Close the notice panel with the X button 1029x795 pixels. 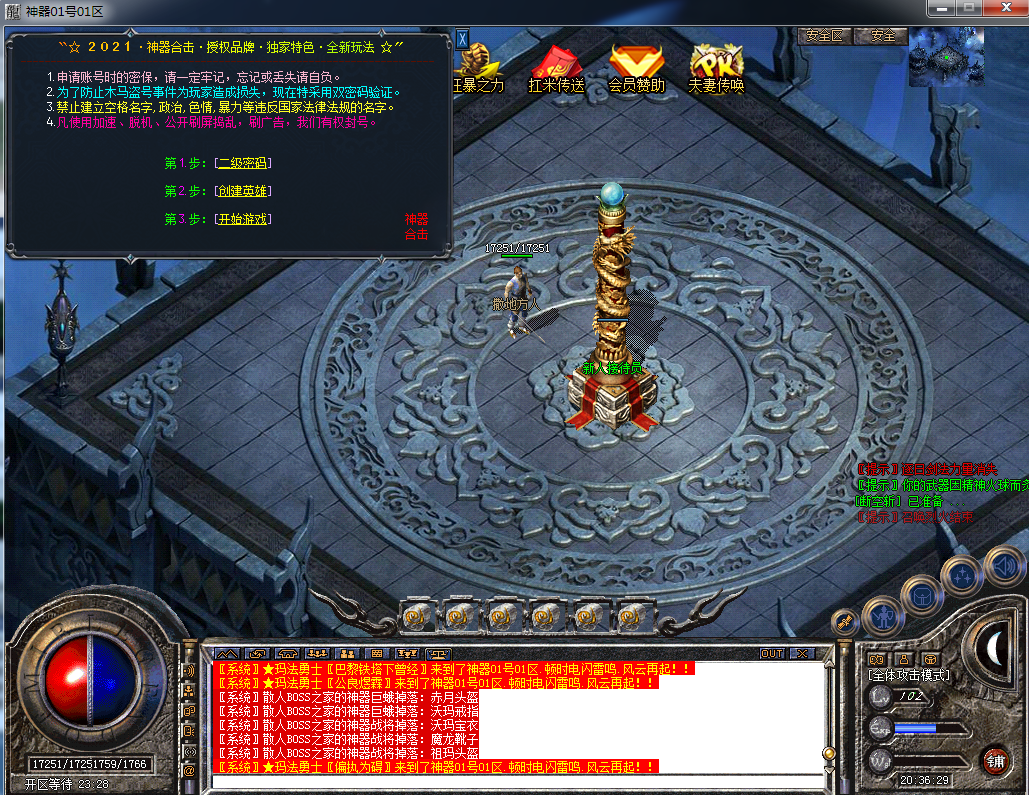(462, 39)
